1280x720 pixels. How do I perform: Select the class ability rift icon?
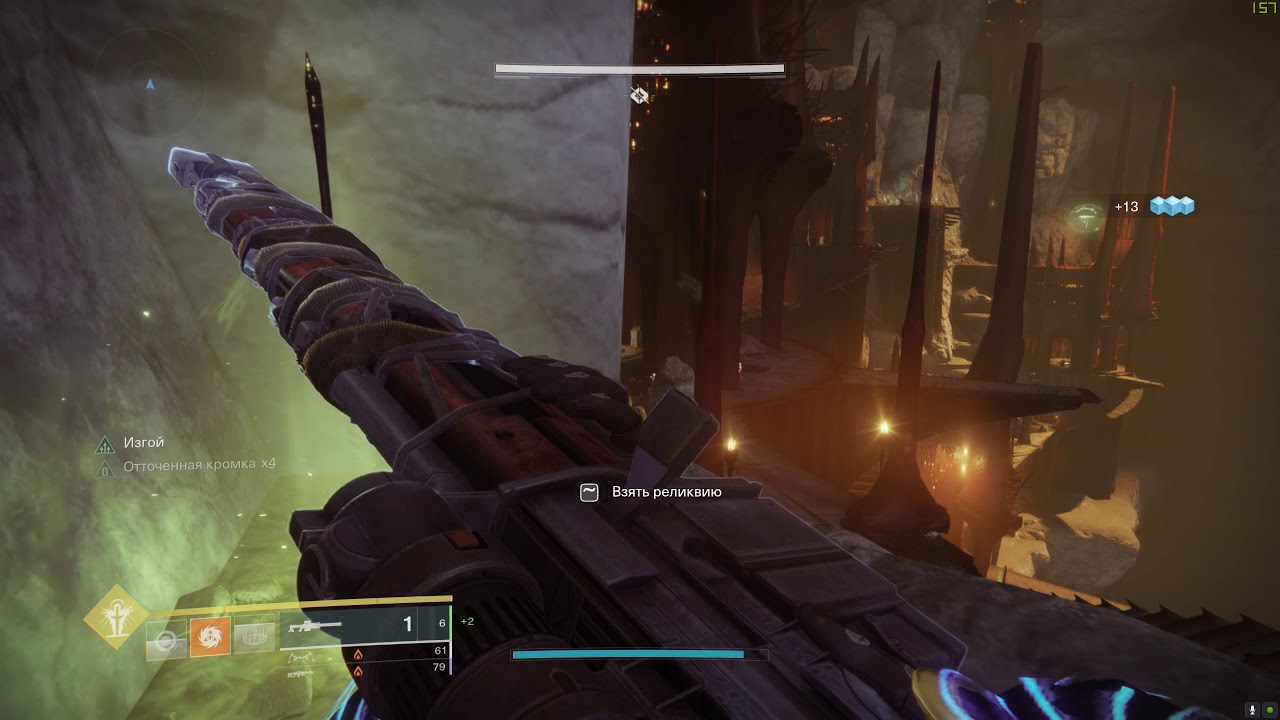255,637
